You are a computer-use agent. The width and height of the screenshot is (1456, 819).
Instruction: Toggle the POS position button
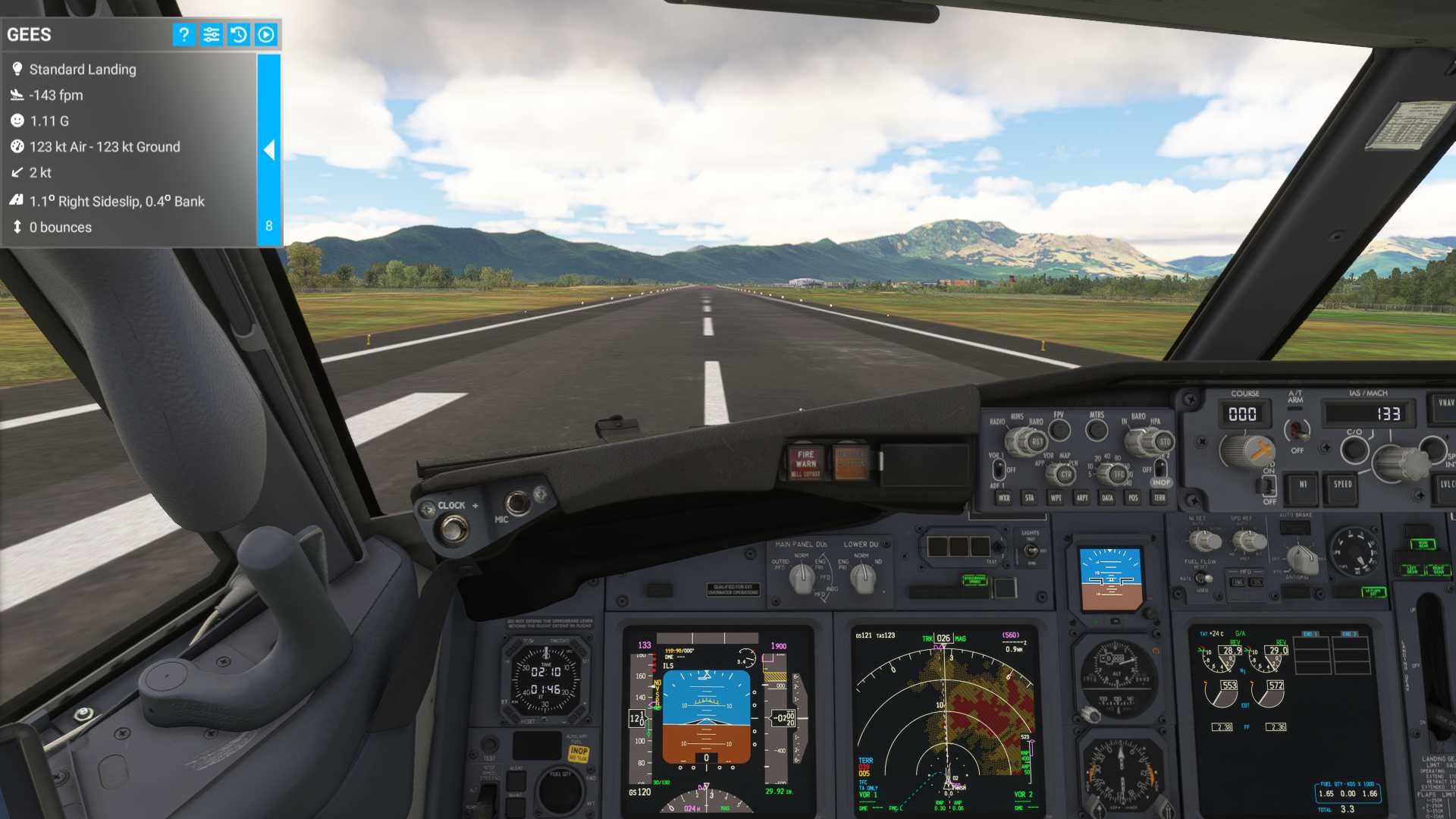click(x=1133, y=498)
